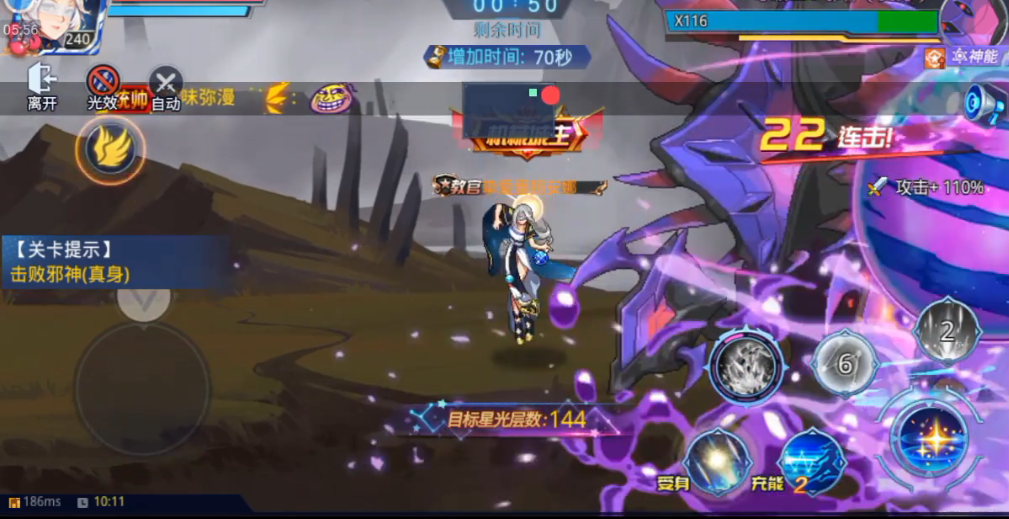Activate the 充能 charge skill
The width and height of the screenshot is (1009, 519).
point(812,462)
